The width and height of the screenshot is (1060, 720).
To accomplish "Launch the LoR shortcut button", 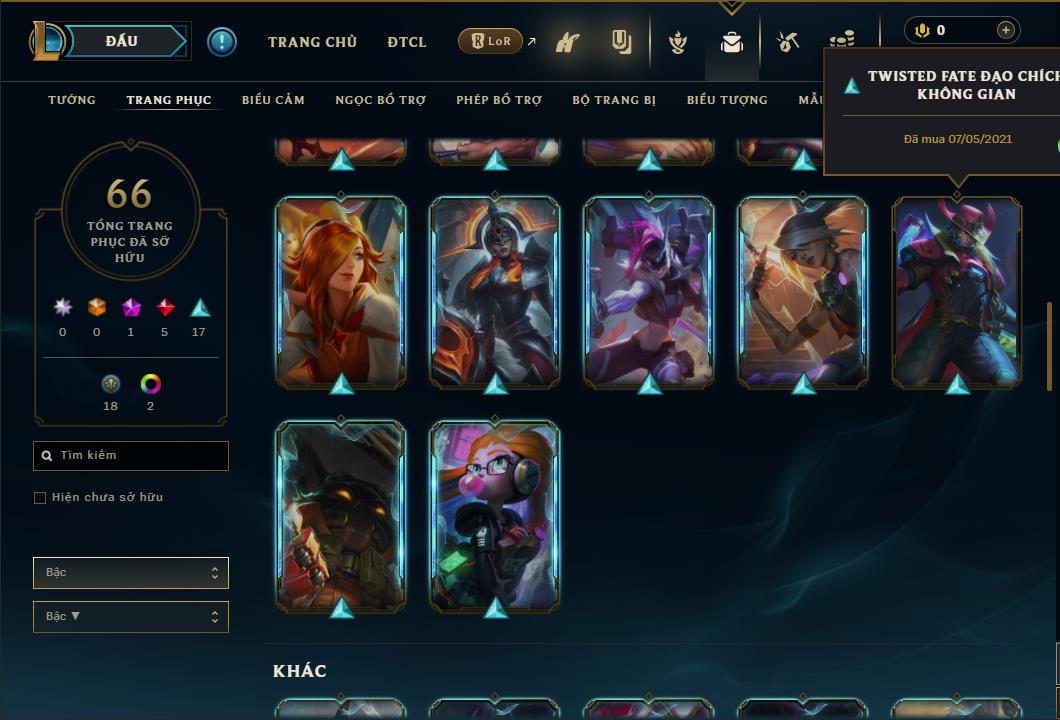I will (491, 42).
